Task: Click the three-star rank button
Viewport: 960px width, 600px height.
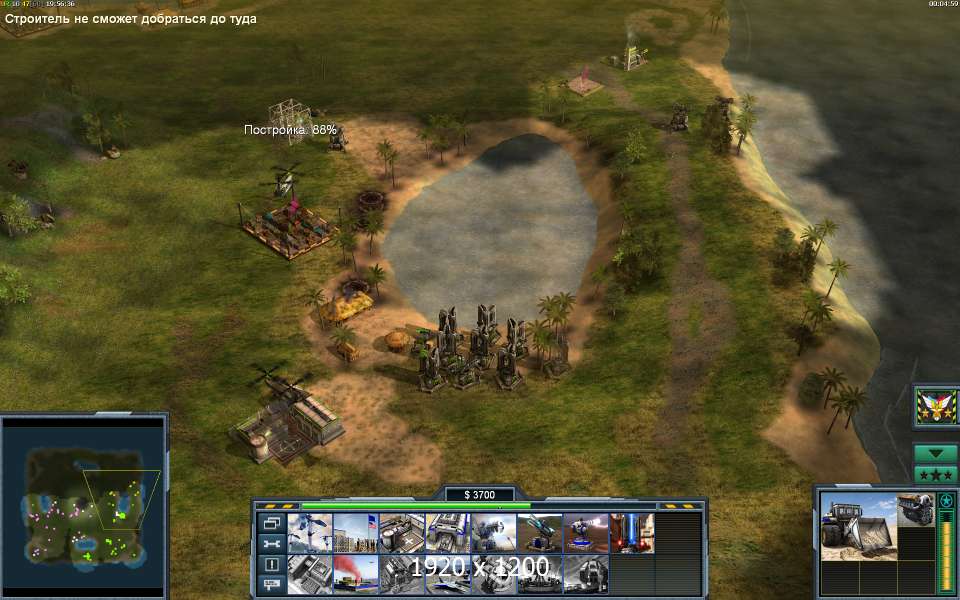Action: 936,474
